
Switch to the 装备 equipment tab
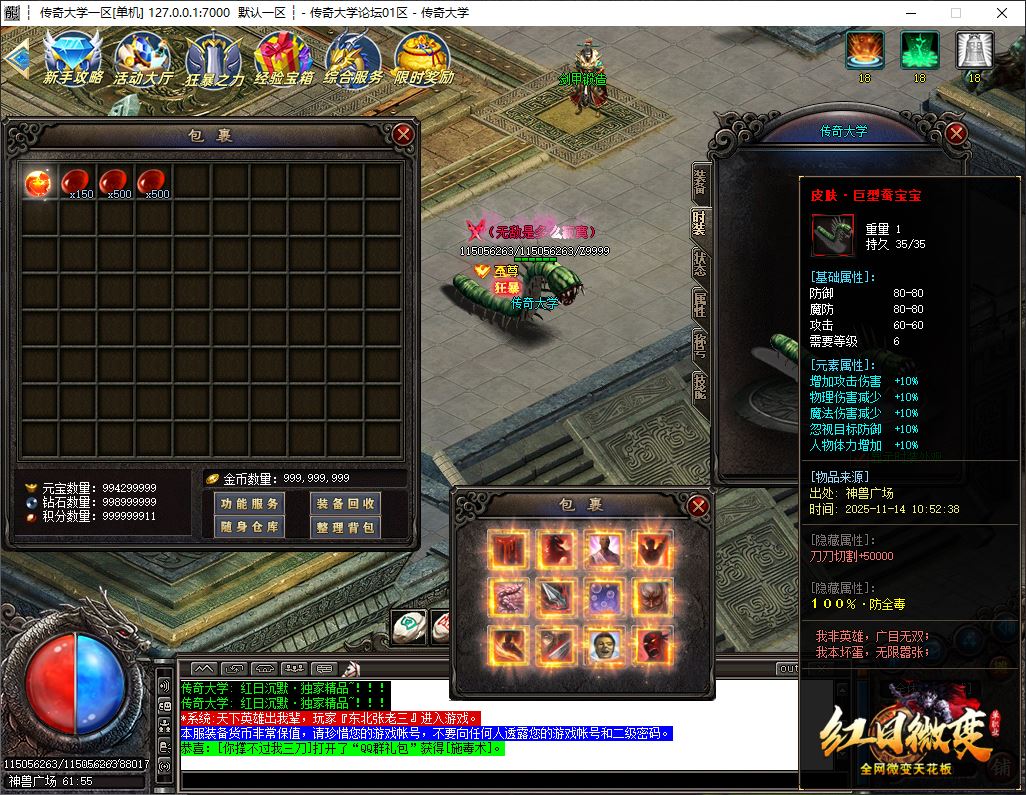coord(700,180)
